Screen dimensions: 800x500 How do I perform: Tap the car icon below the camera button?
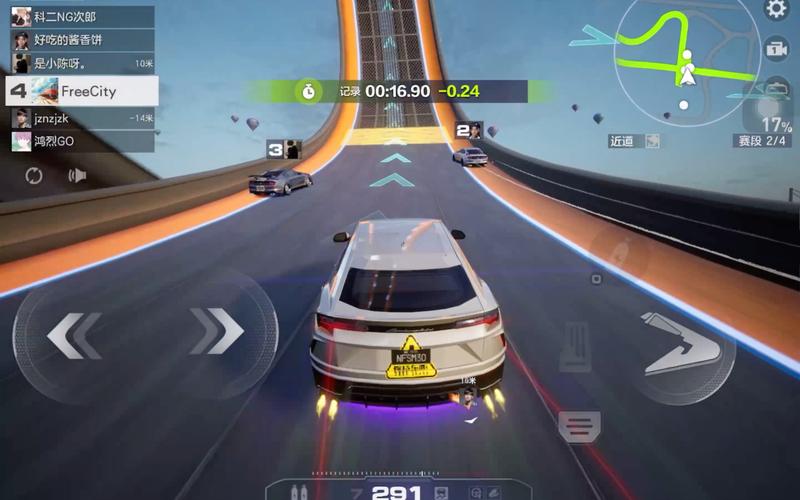tap(777, 88)
